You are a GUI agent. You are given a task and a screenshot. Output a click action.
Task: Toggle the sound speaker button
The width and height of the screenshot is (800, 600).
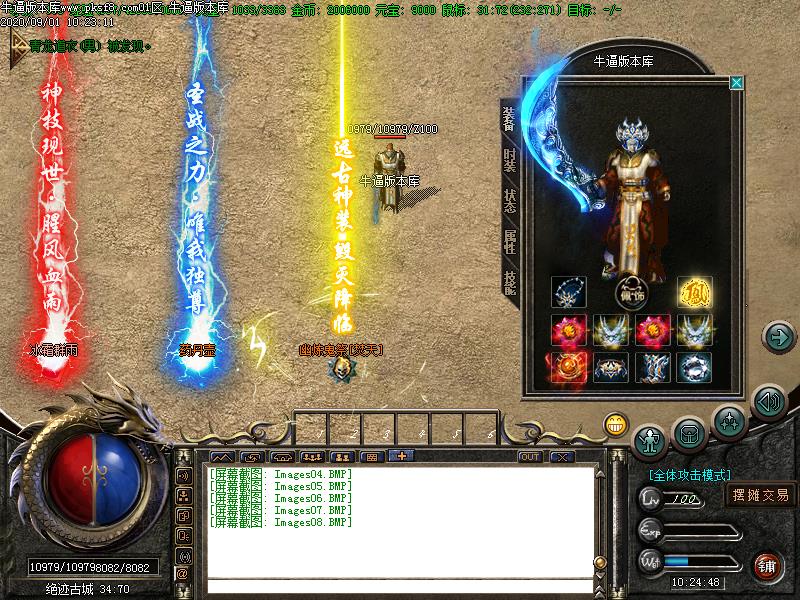(768, 403)
